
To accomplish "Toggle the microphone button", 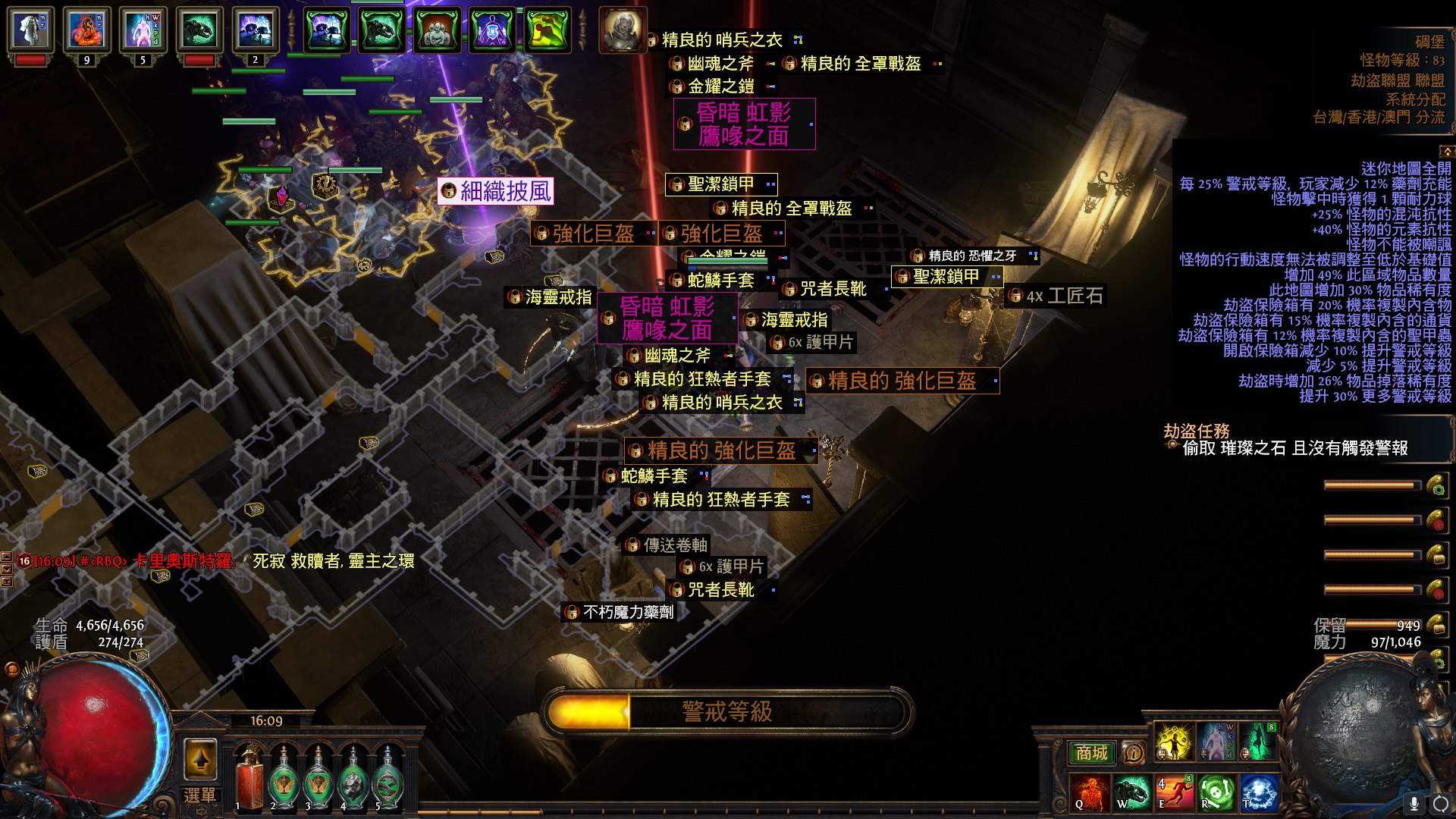I will (x=1414, y=803).
